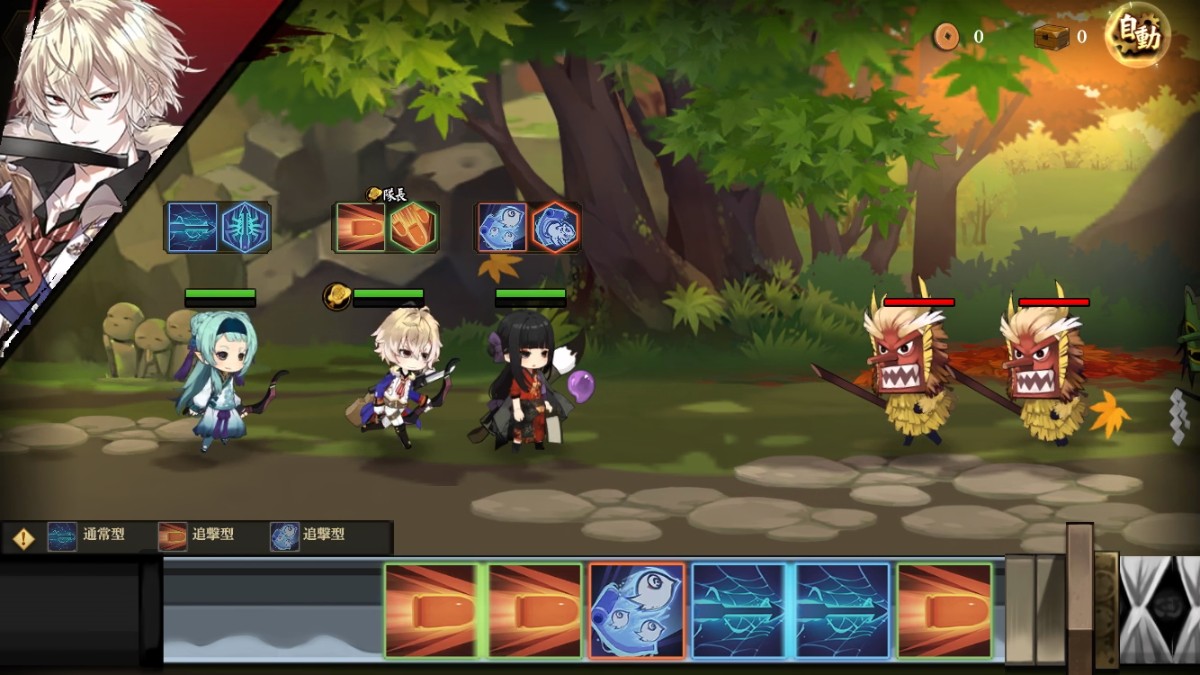Use the captain's orange bullet skill icon
1200x675 pixels.
tap(360, 227)
